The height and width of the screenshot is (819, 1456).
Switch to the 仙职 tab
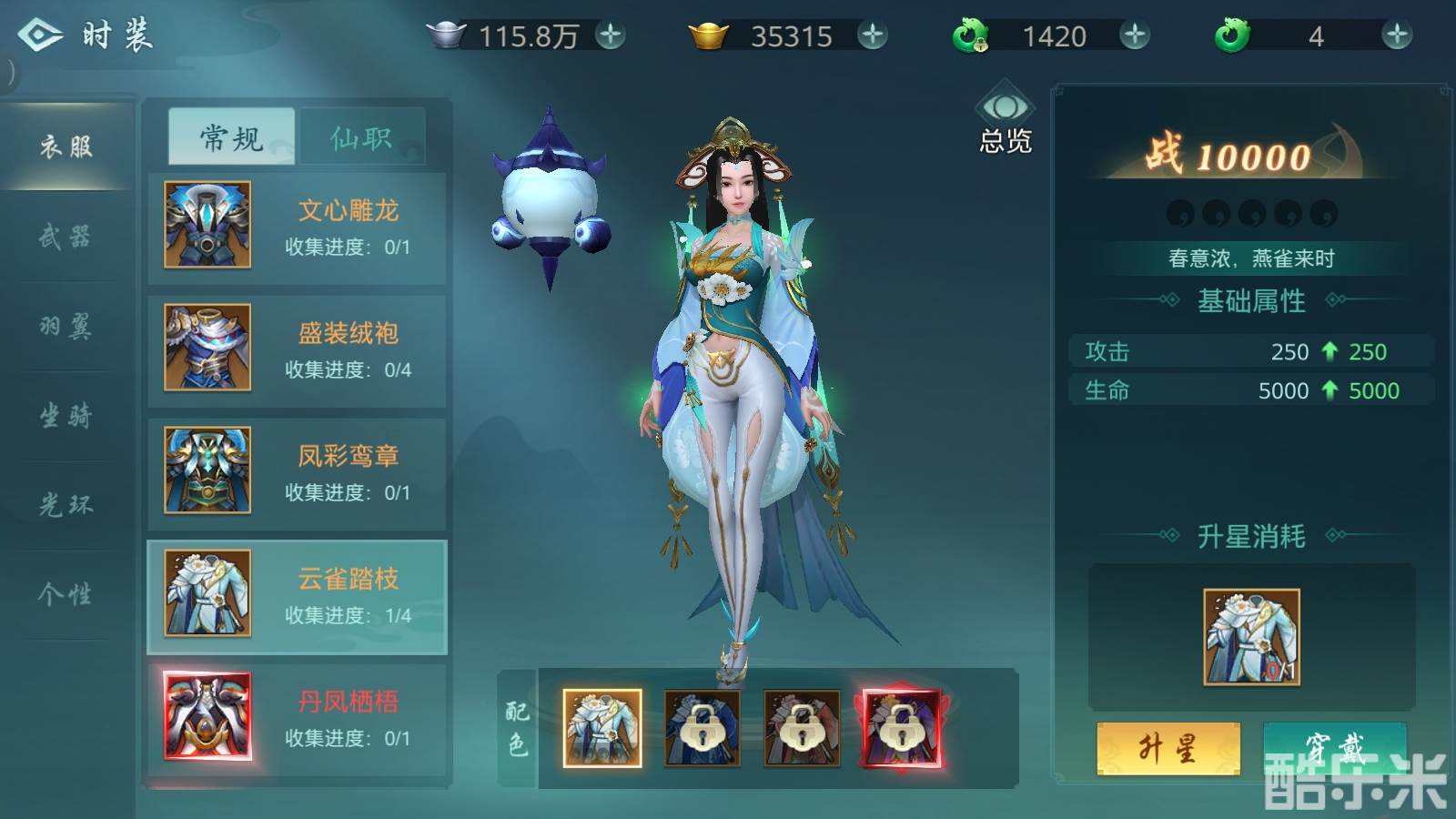(362, 137)
